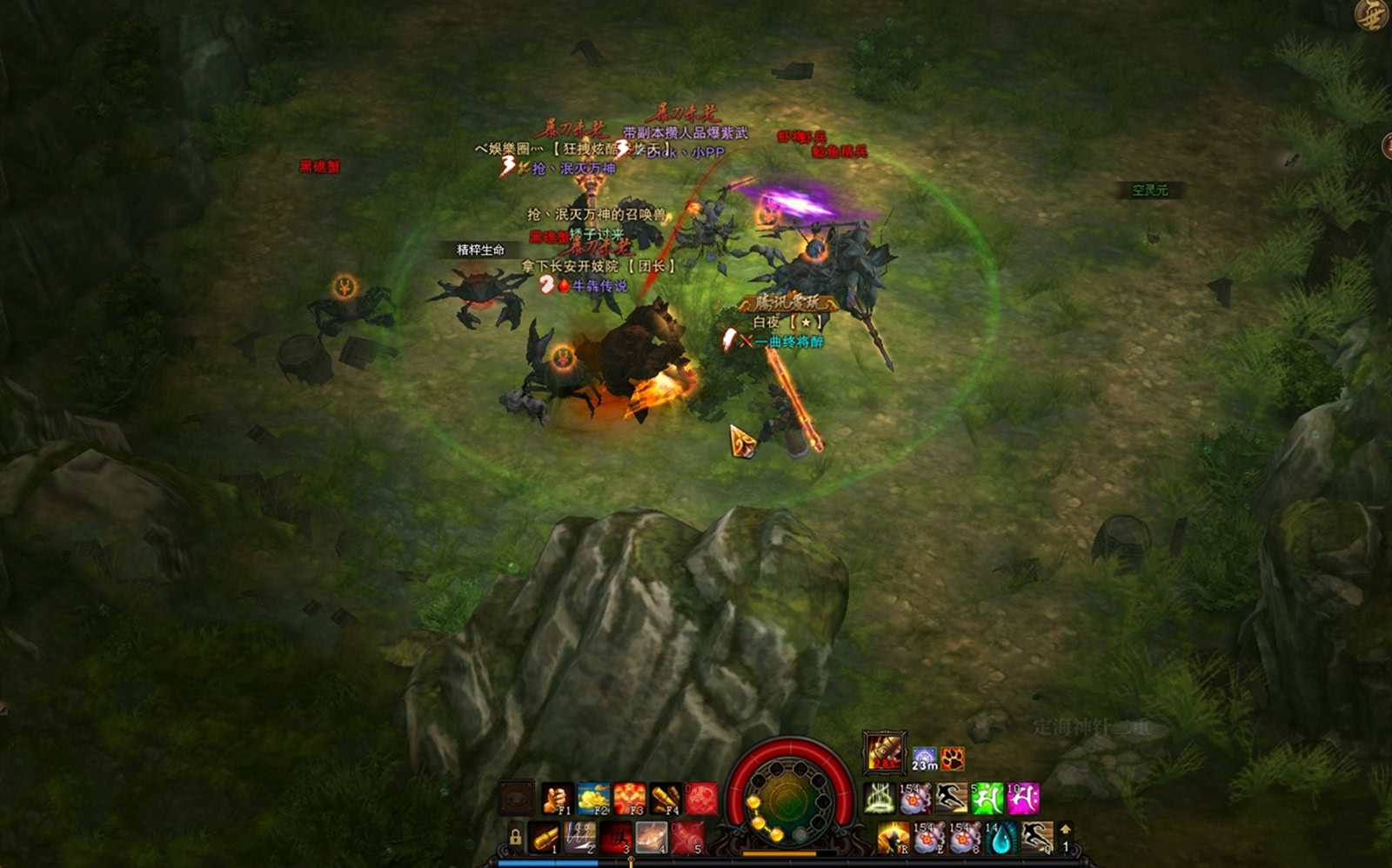Use the red running figure skill in slot 3
This screenshot has height=868, width=1392.
pyautogui.click(x=616, y=838)
